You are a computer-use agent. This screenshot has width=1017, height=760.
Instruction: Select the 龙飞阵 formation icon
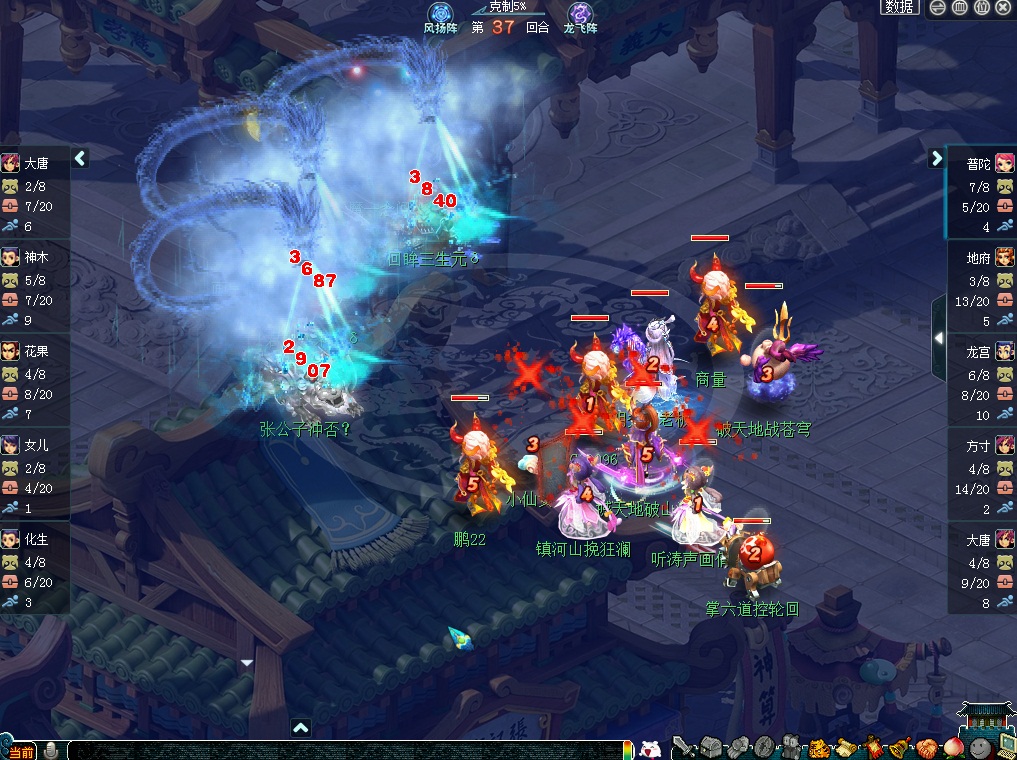pos(580,14)
